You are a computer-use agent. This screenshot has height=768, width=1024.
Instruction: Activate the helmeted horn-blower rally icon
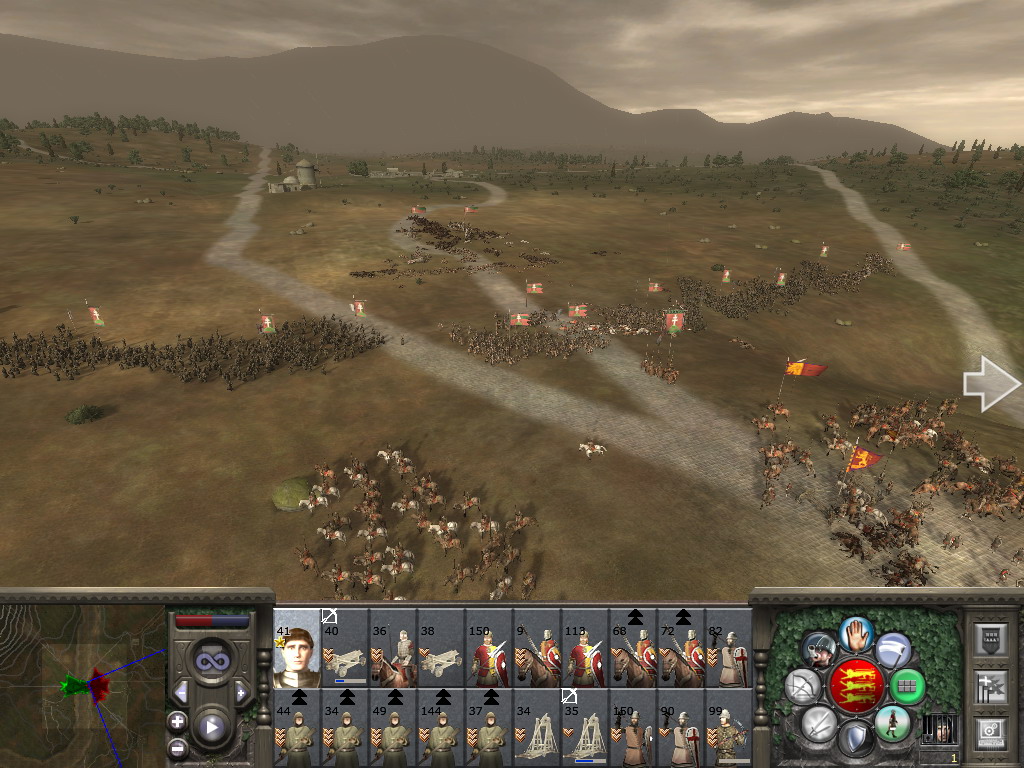point(819,649)
